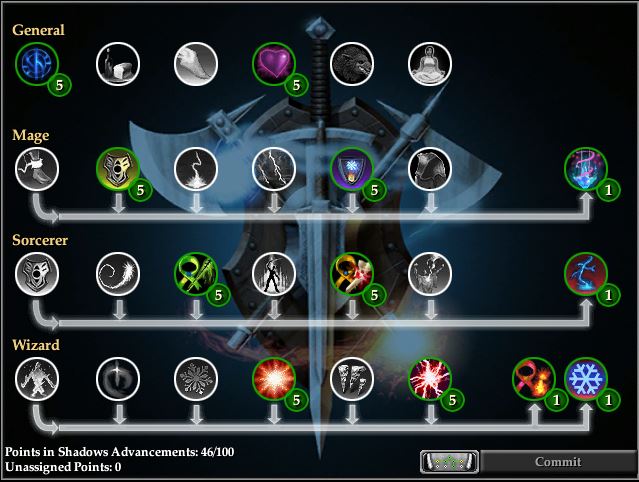Select the grey golem figure Wizard advancement
The image size is (639, 482).
36,379
